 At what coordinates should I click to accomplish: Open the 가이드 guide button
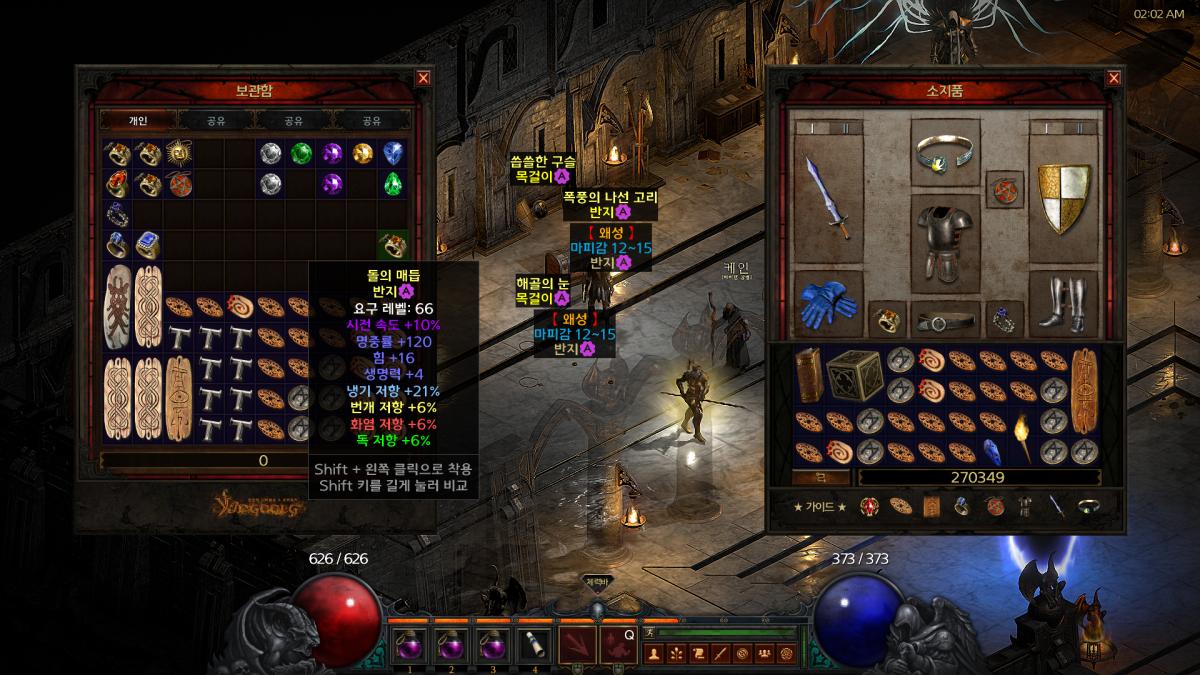(x=819, y=507)
